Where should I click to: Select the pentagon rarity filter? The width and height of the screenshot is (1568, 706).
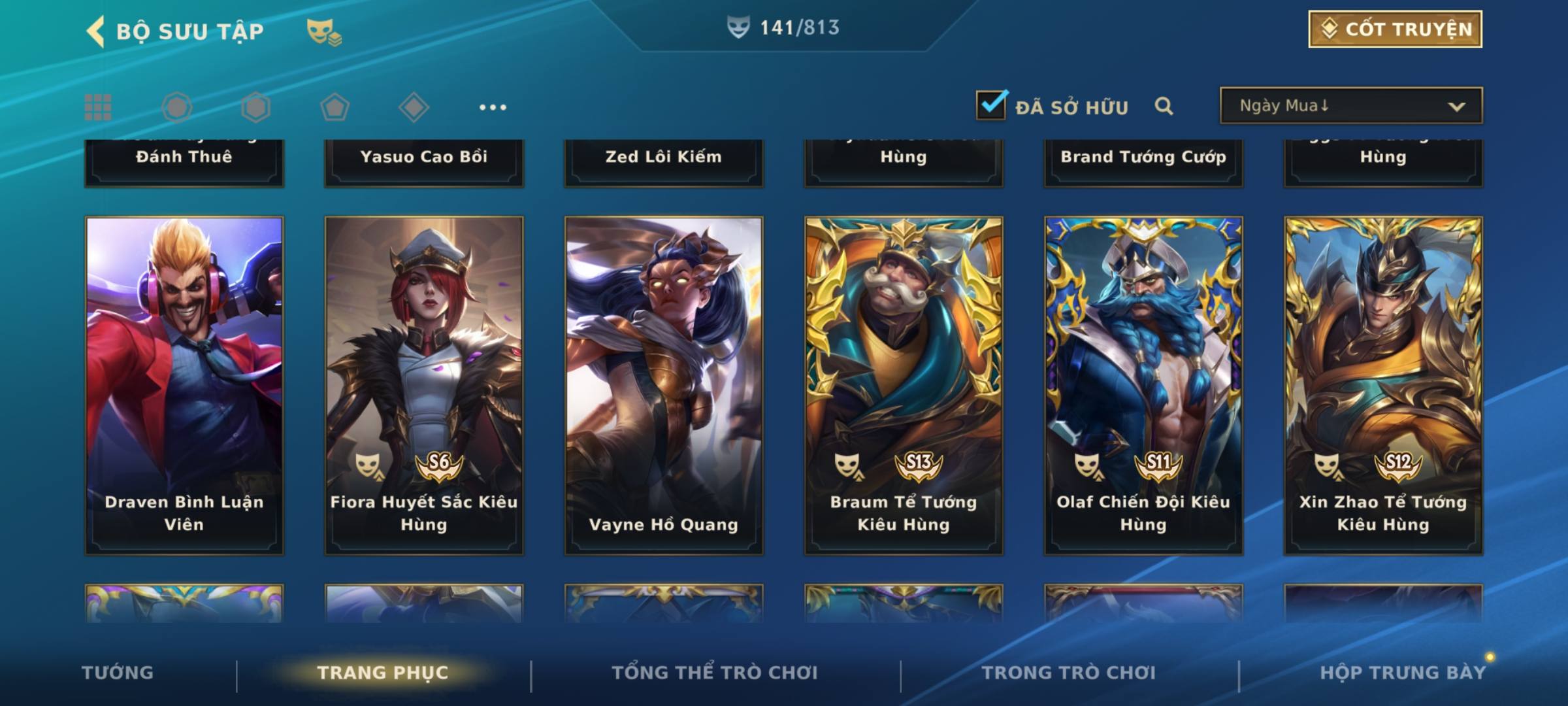335,107
